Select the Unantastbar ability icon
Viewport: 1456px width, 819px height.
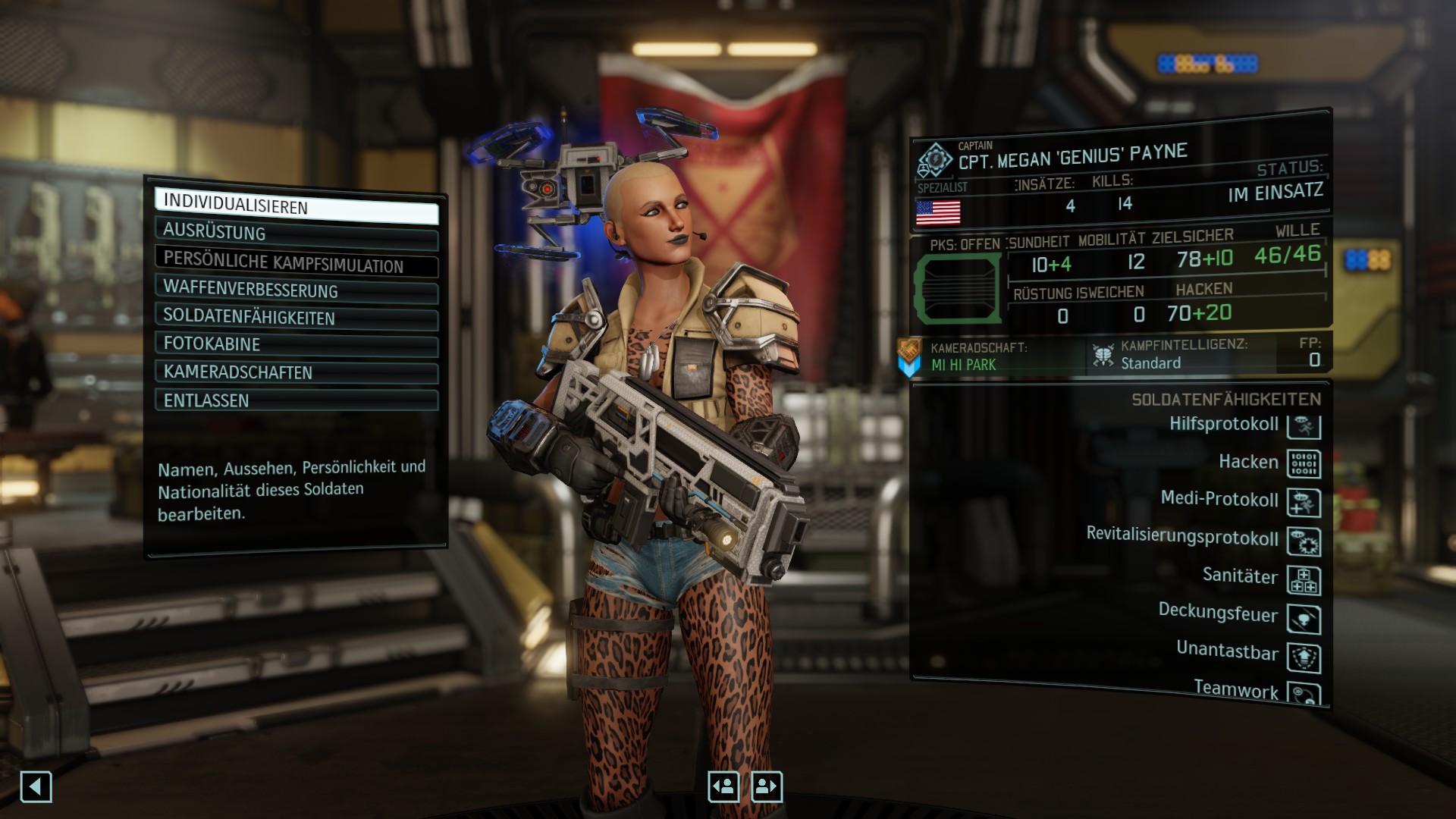click(x=1304, y=657)
